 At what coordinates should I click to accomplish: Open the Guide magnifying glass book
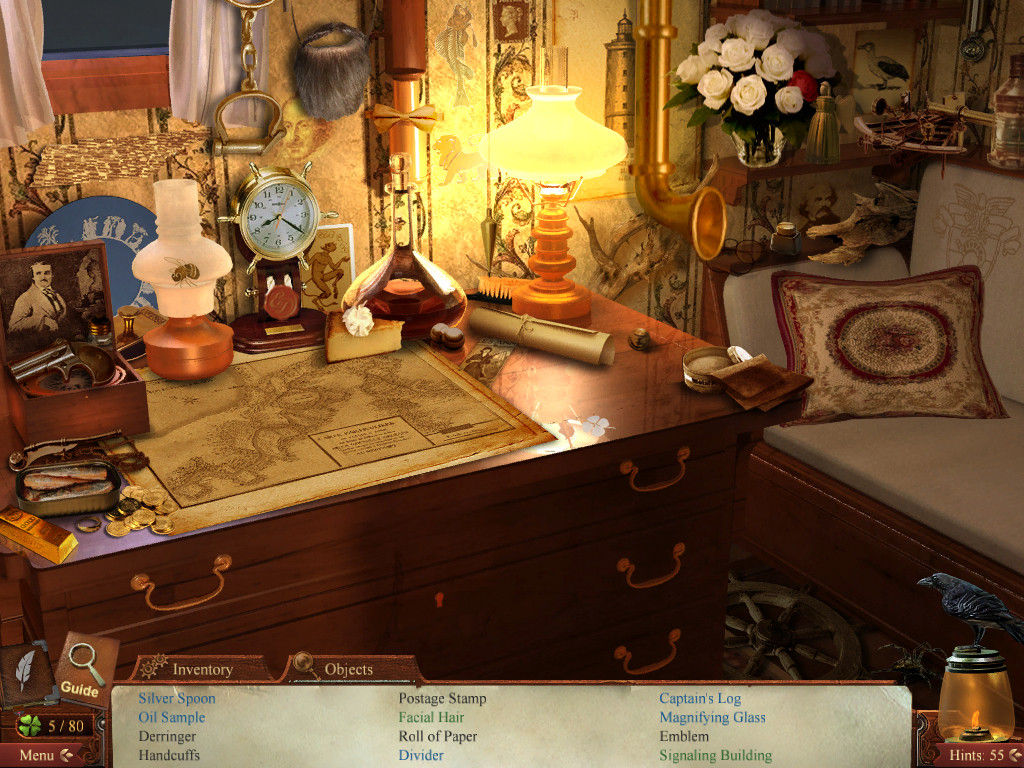click(x=84, y=668)
